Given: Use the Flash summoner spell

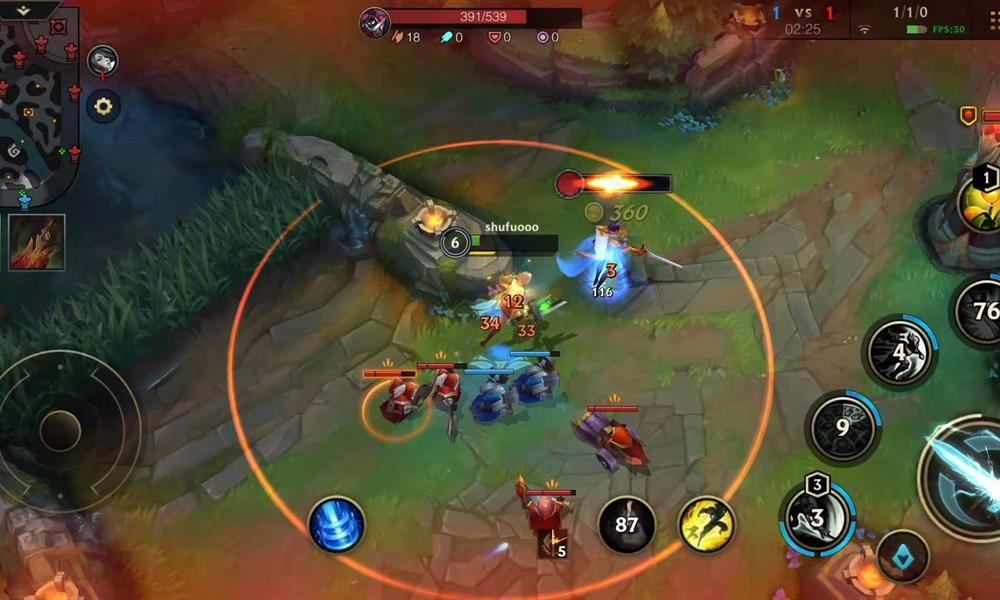Looking at the screenshot, I should click(x=707, y=524).
